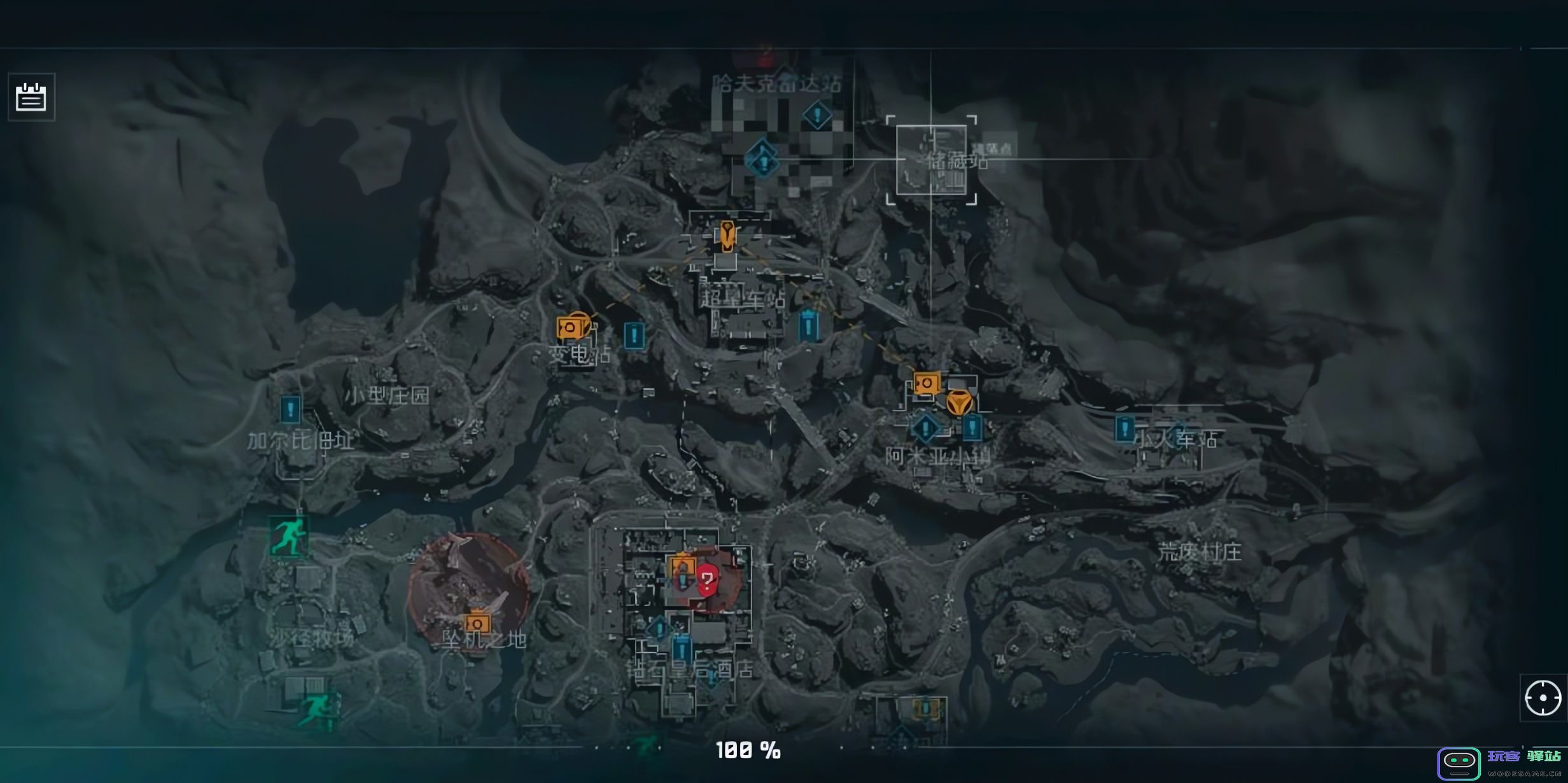The width and height of the screenshot is (1568, 783).
Task: Recenter the map with the crosshair button
Action: [1543, 698]
